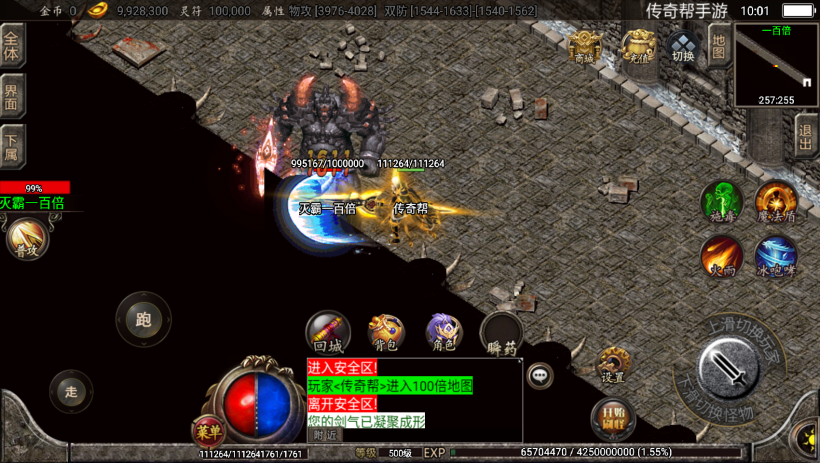
Task: Tap the 切换 switch button
Action: tap(683, 46)
